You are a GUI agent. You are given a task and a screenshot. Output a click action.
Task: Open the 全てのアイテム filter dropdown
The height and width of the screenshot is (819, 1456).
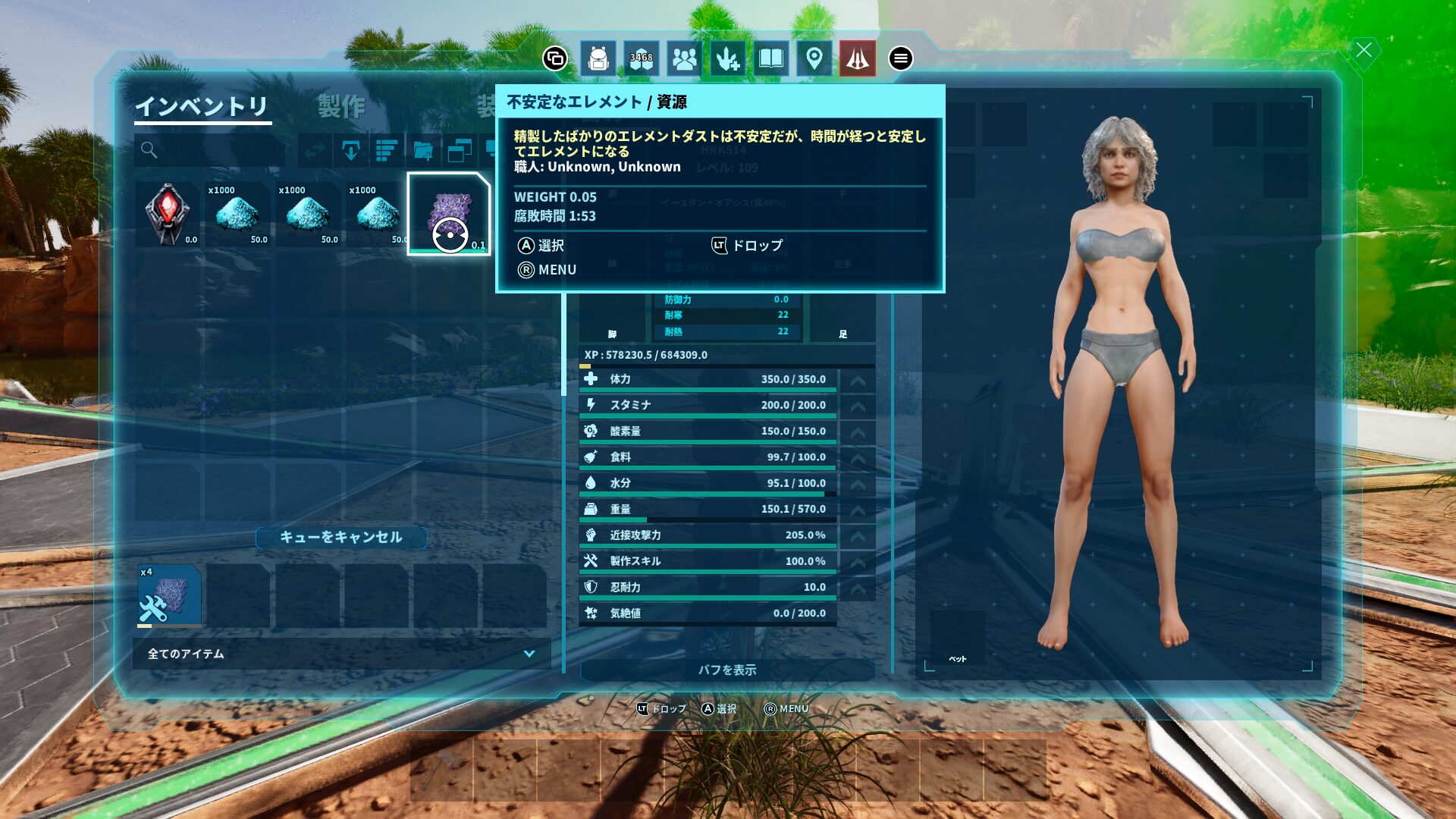[x=341, y=654]
